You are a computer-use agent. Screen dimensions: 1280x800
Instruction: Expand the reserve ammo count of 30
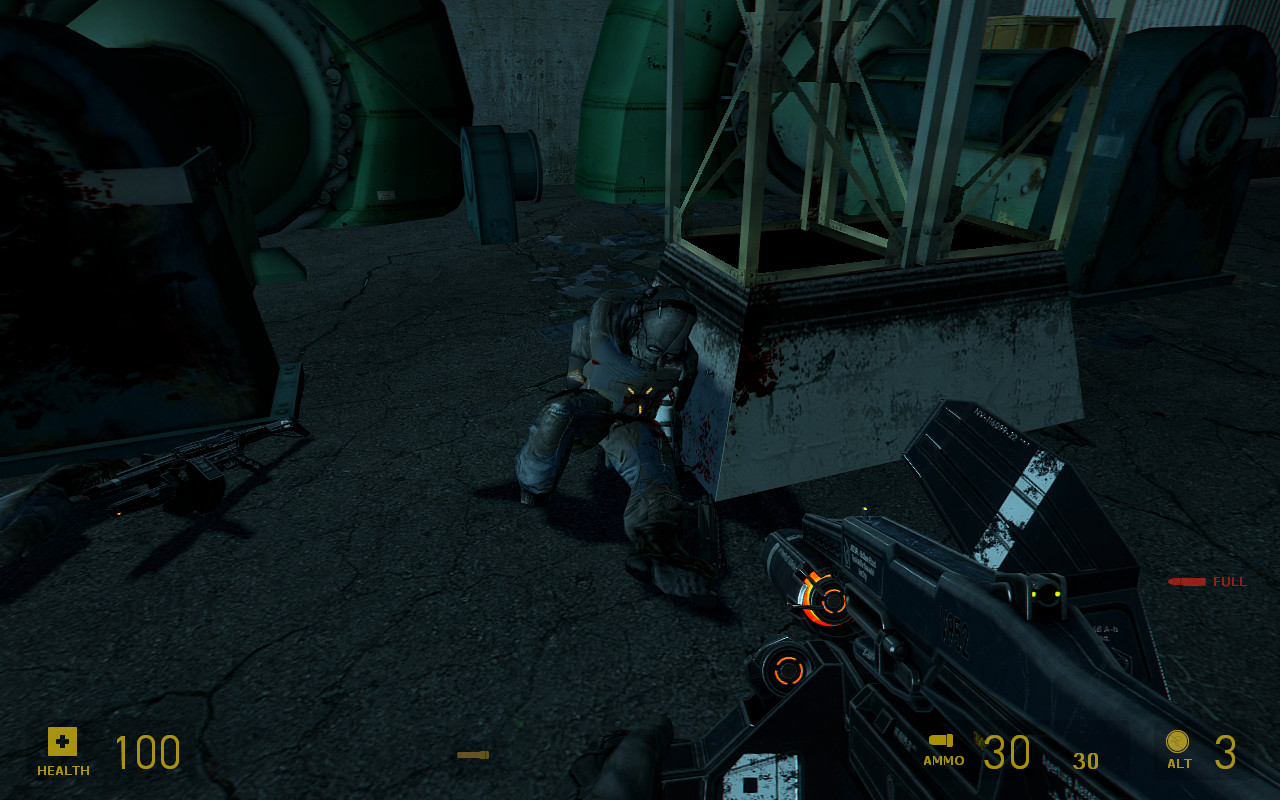pyautogui.click(x=1086, y=760)
